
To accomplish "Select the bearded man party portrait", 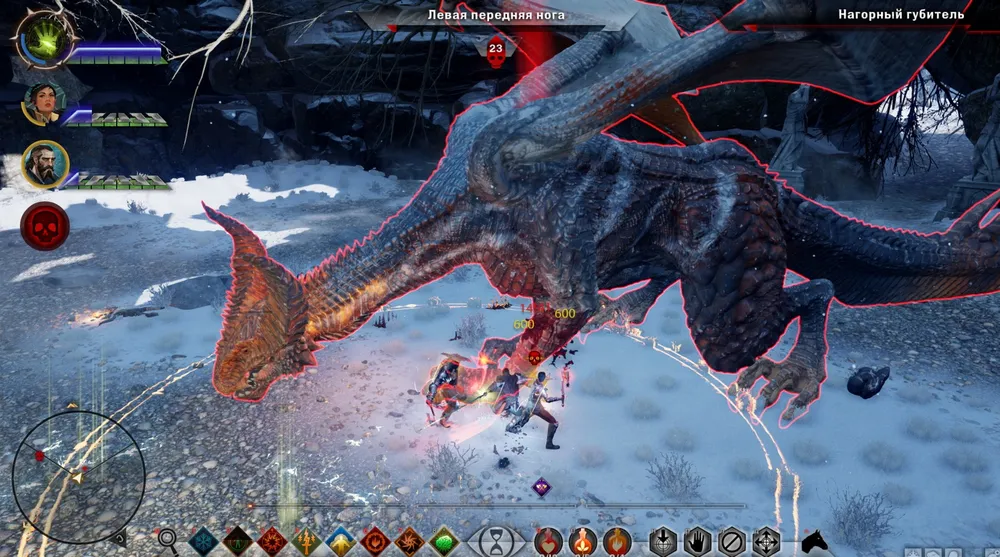I will tap(45, 164).
